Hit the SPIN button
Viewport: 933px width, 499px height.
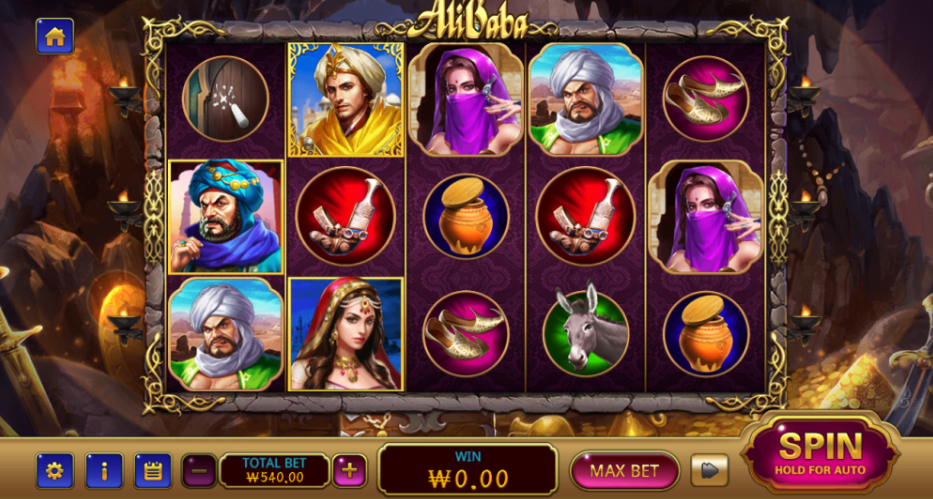click(819, 452)
